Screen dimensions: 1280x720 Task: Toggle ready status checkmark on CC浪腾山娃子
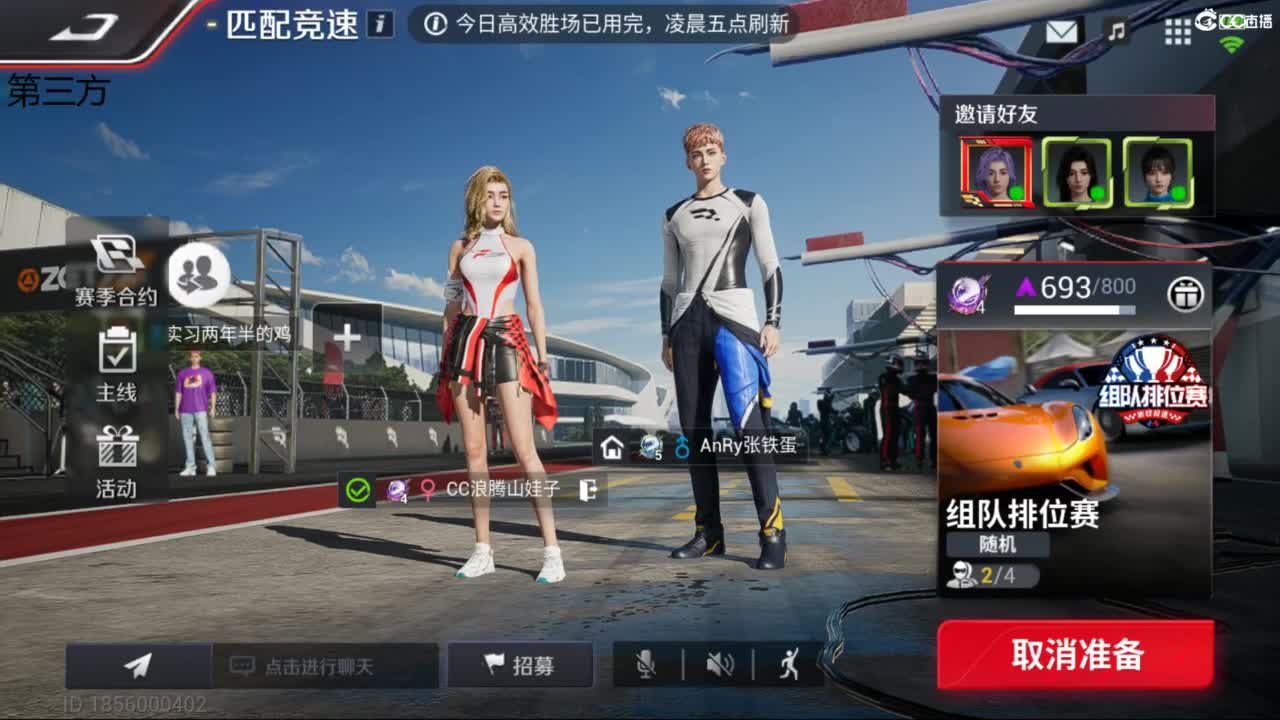[355, 491]
